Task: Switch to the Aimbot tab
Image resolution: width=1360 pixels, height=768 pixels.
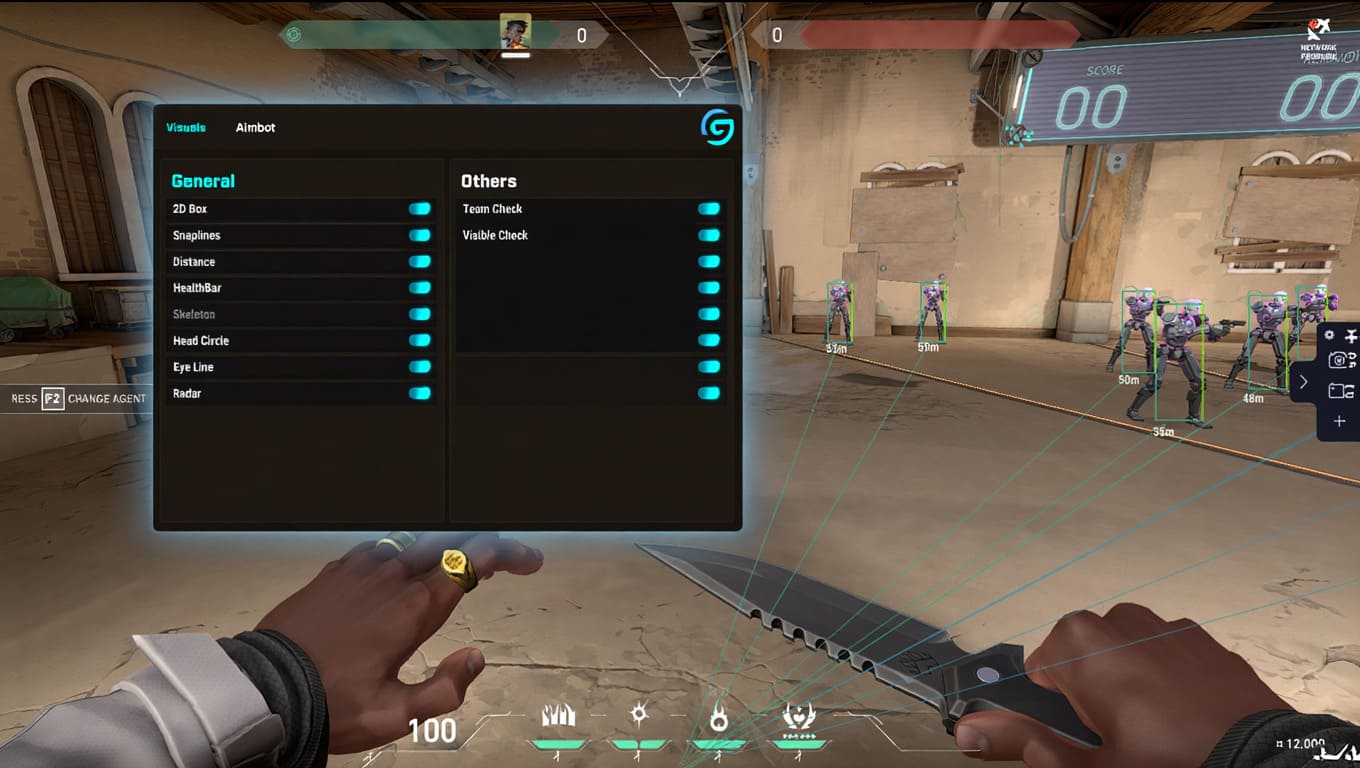Action: (x=255, y=128)
